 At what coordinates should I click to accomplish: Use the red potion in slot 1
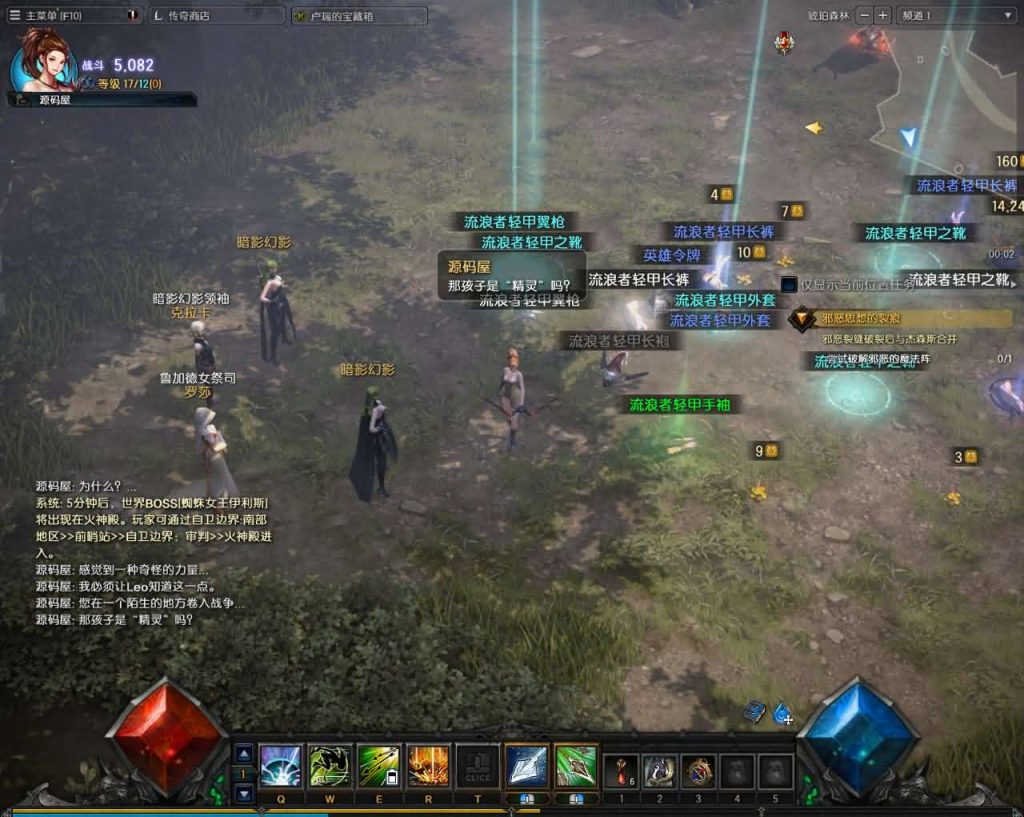(x=621, y=771)
